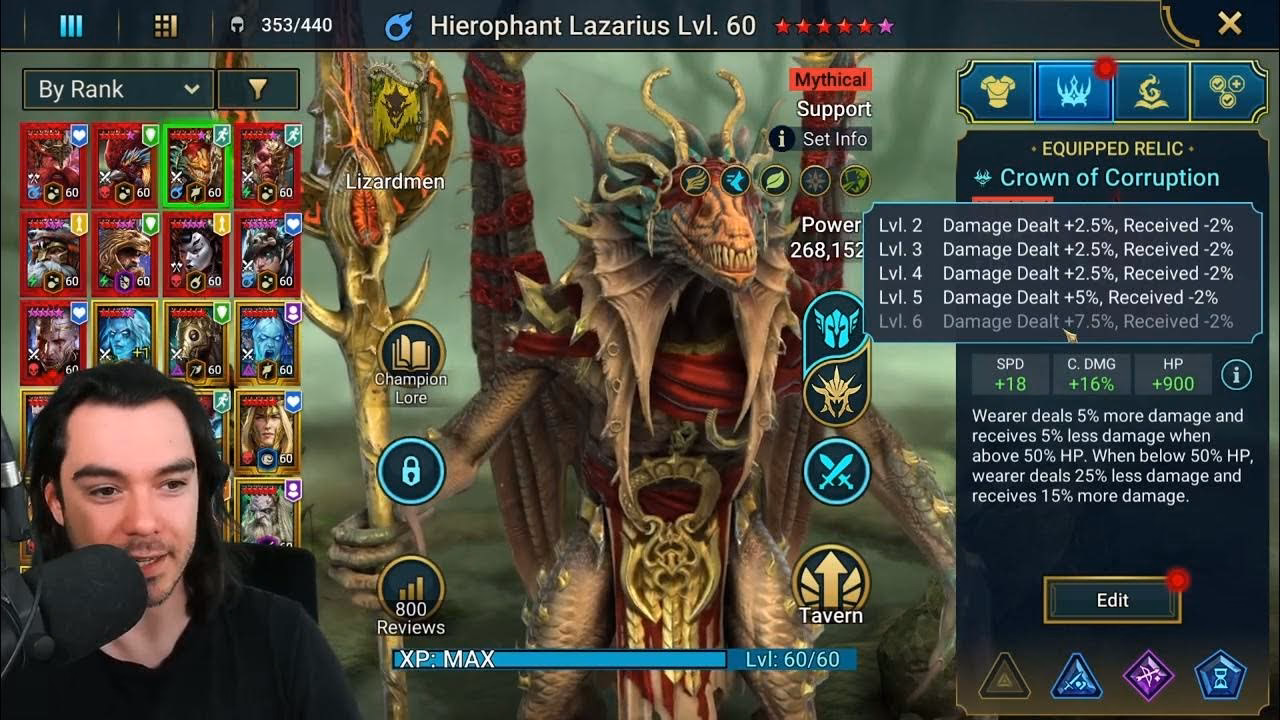
Task: Select the Crown of Corruption relic tab
Action: 1073,90
